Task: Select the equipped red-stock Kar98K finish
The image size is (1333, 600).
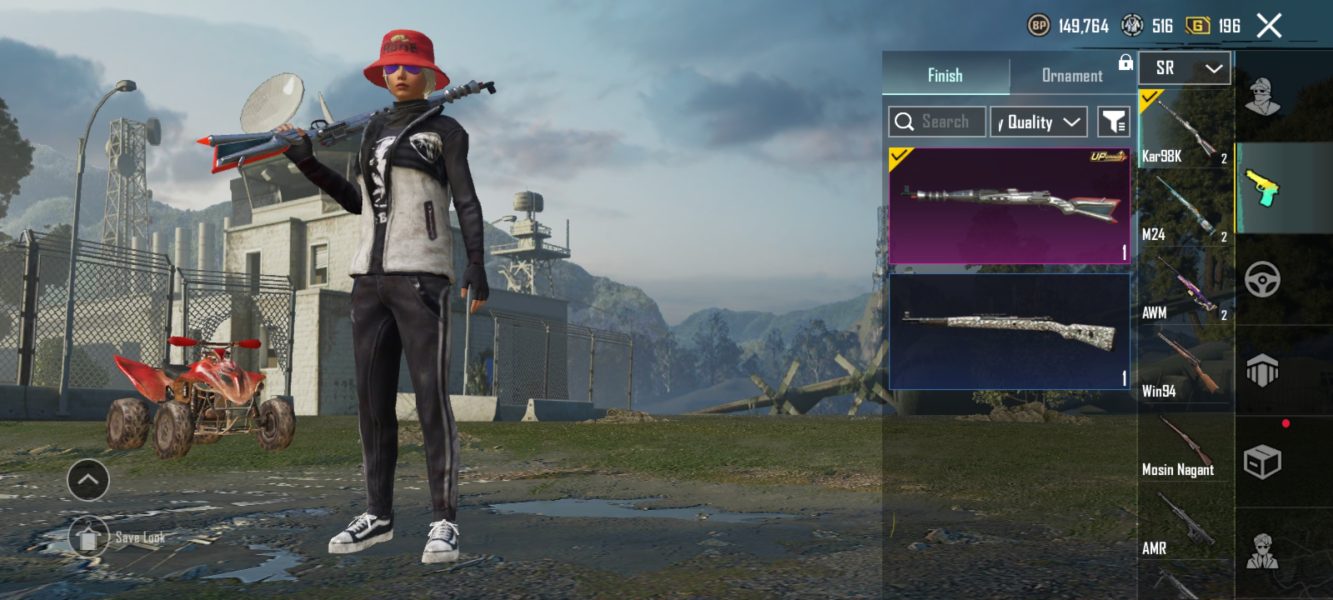Action: pos(1009,205)
